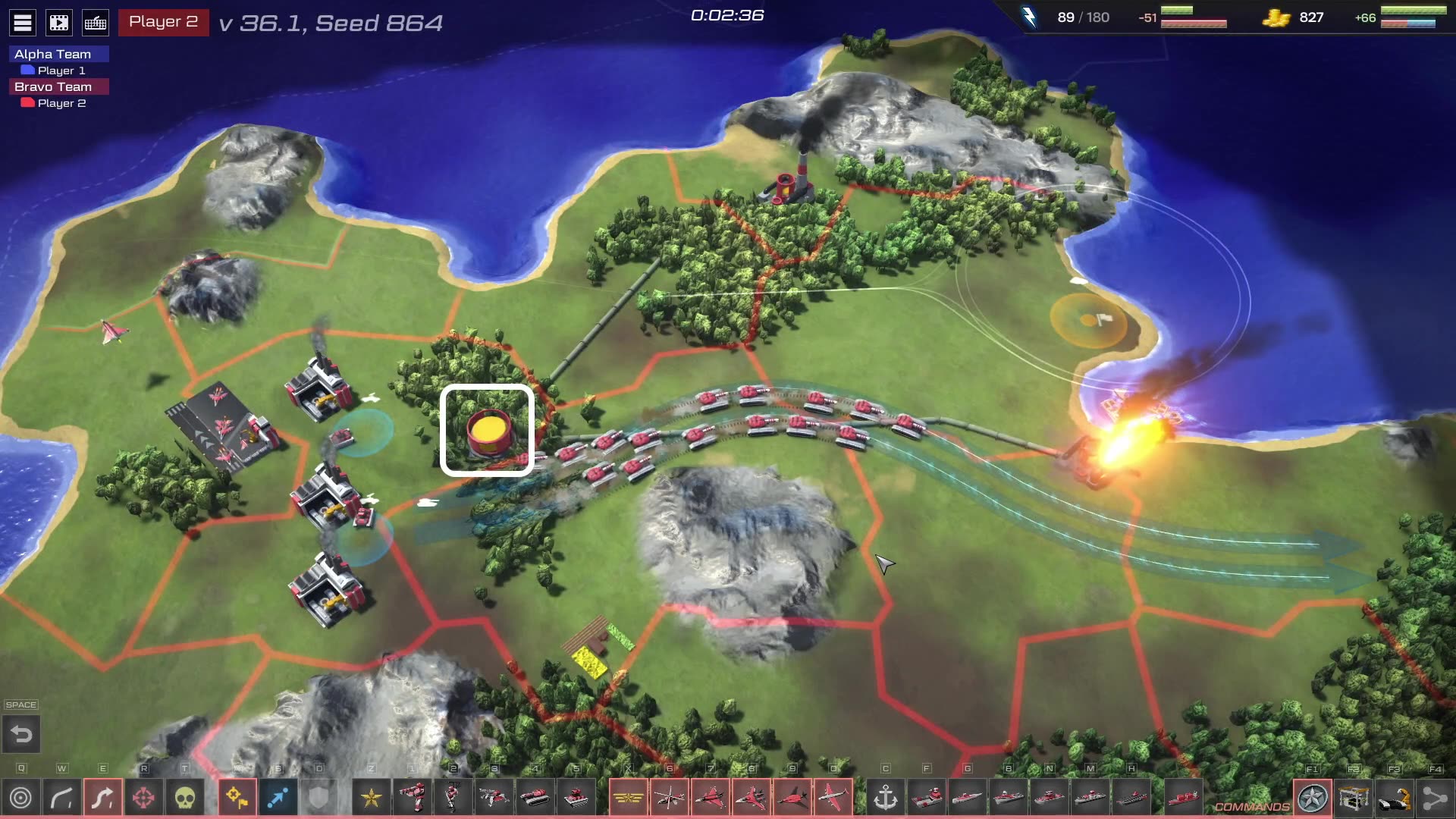
Task: Open the hamburger main menu
Action: click(x=23, y=23)
